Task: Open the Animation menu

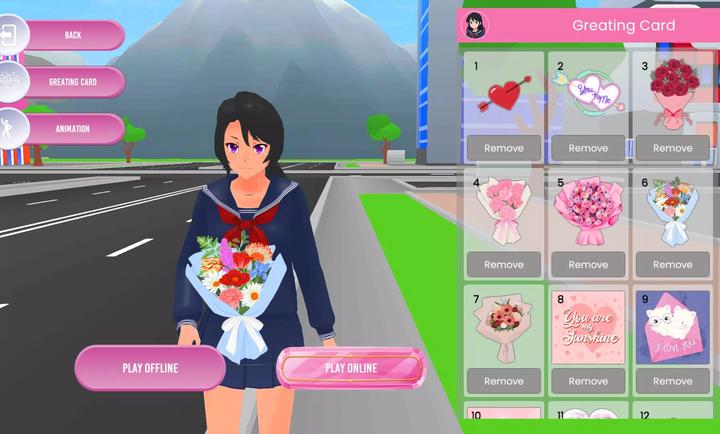Action: coord(72,128)
